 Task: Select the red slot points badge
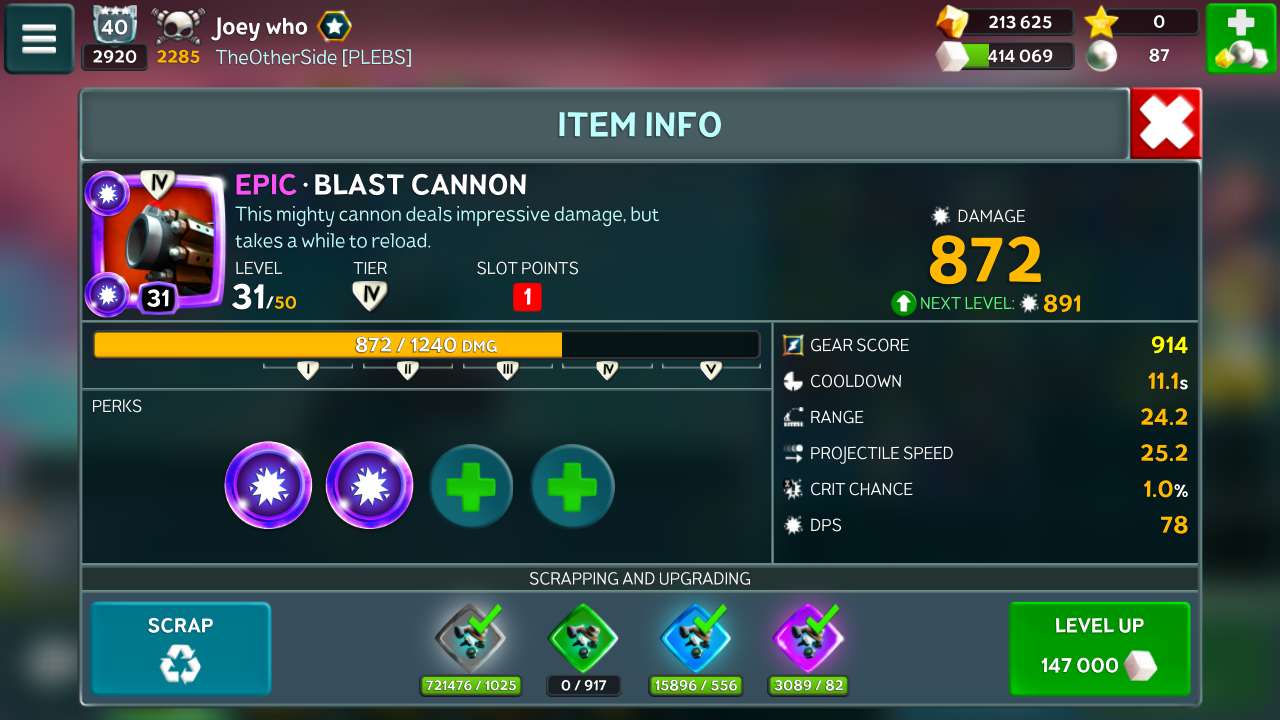tap(527, 297)
